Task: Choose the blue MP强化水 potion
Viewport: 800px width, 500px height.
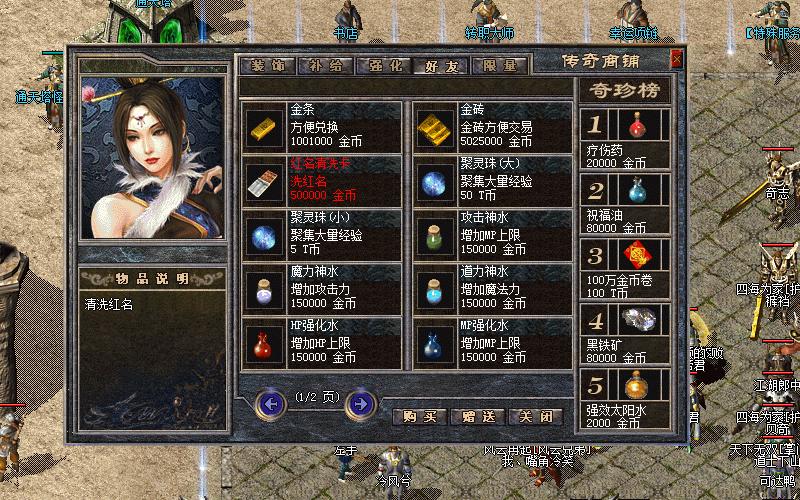Action: (433, 343)
